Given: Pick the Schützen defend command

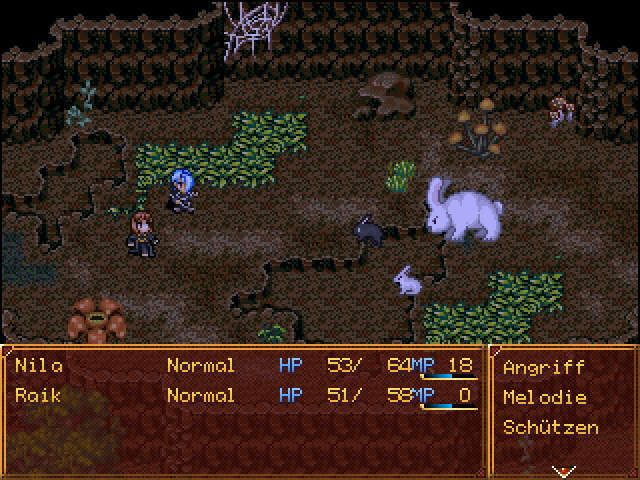Looking at the screenshot, I should (x=551, y=427).
